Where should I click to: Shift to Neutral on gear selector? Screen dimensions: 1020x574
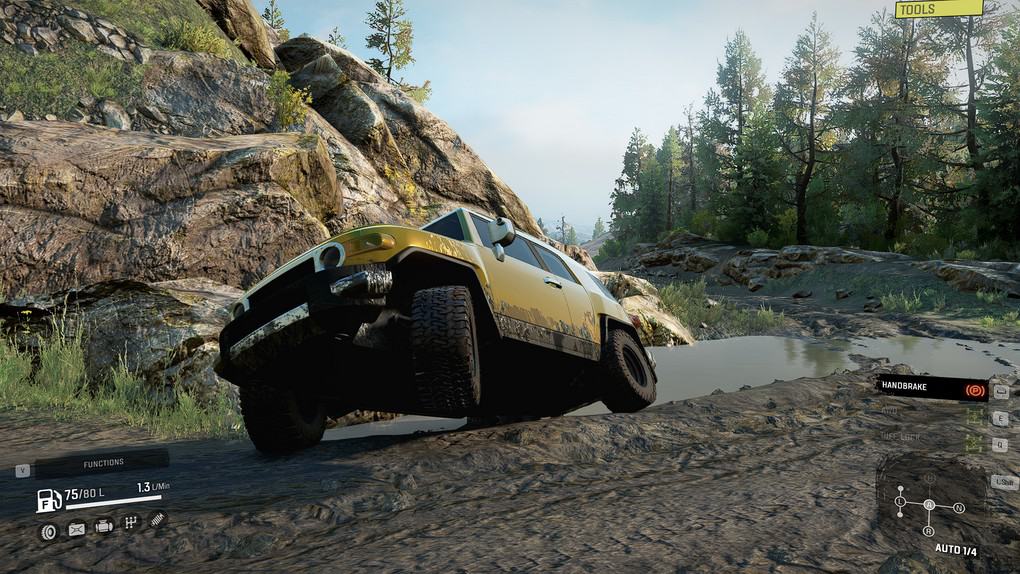click(x=959, y=508)
